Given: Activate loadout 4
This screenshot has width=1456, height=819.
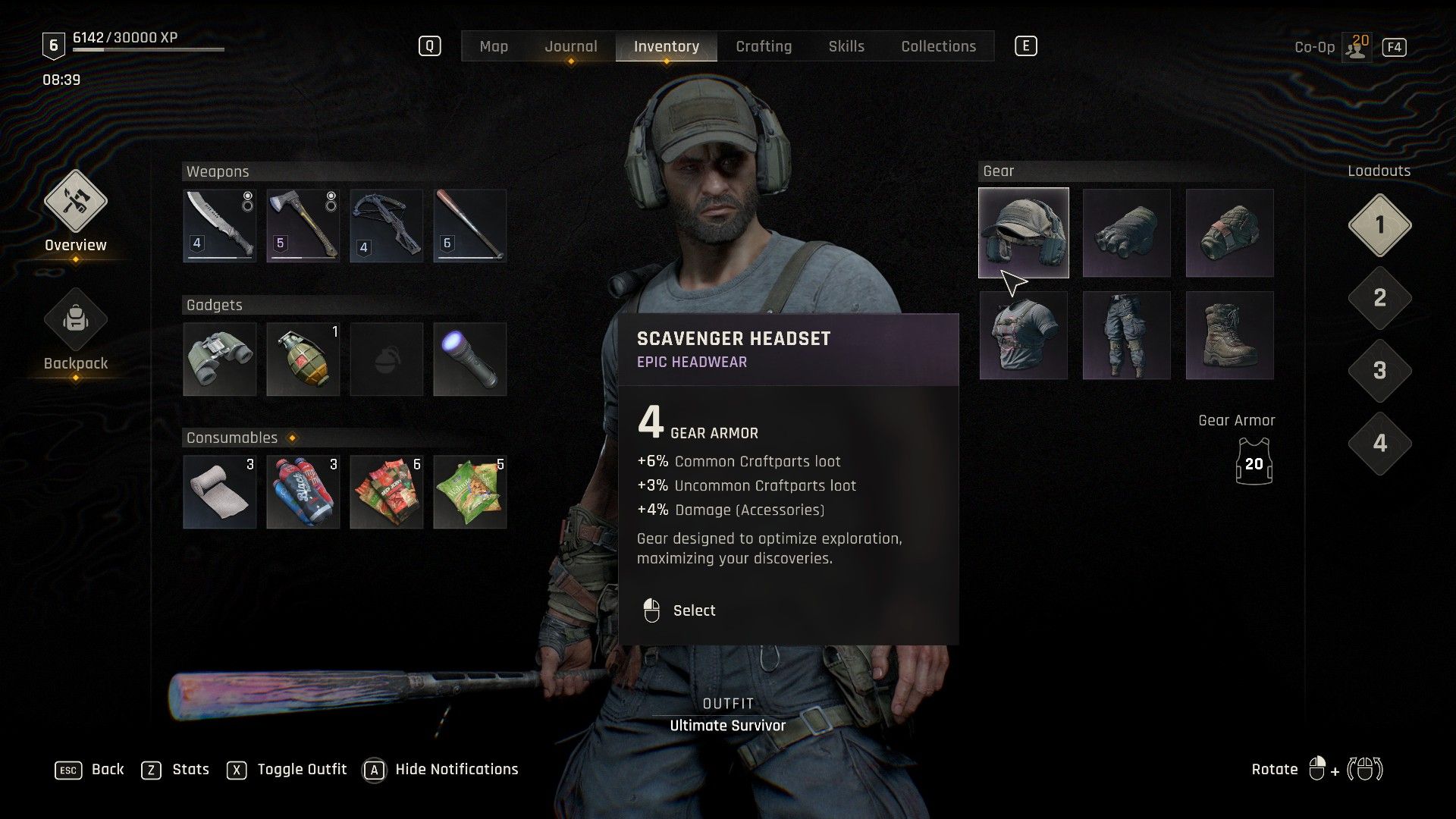Looking at the screenshot, I should click(x=1379, y=444).
